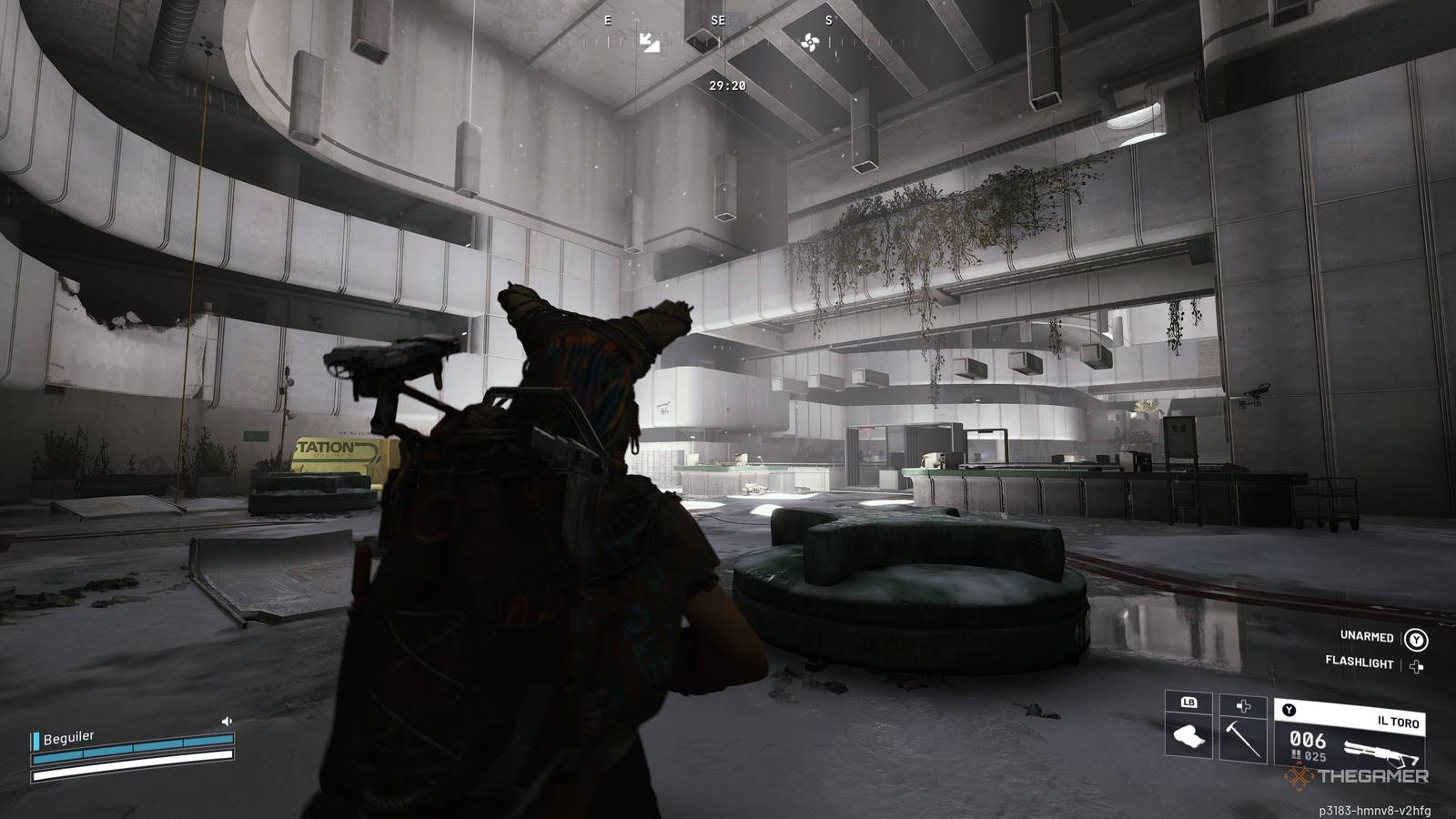The width and height of the screenshot is (1456, 819).
Task: Click the FLASHLIGHT label text
Action: pos(1360,662)
